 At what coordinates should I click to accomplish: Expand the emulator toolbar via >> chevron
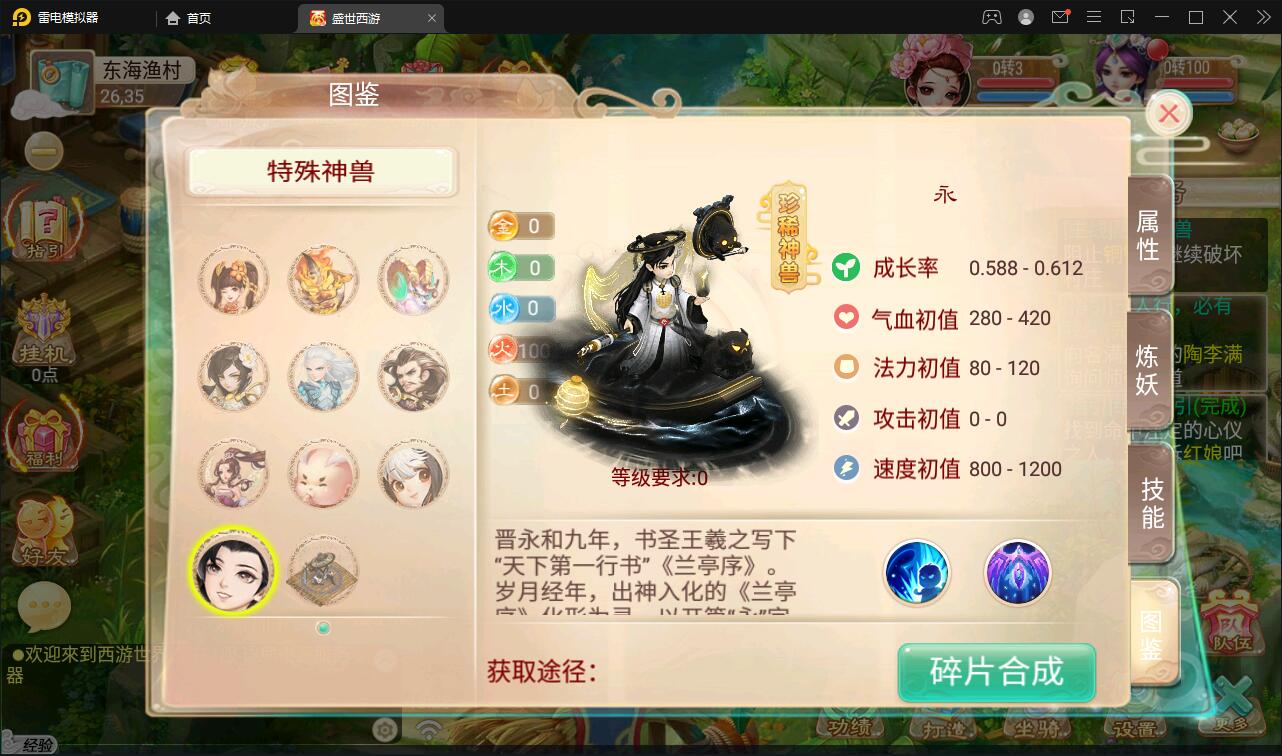coord(1263,17)
